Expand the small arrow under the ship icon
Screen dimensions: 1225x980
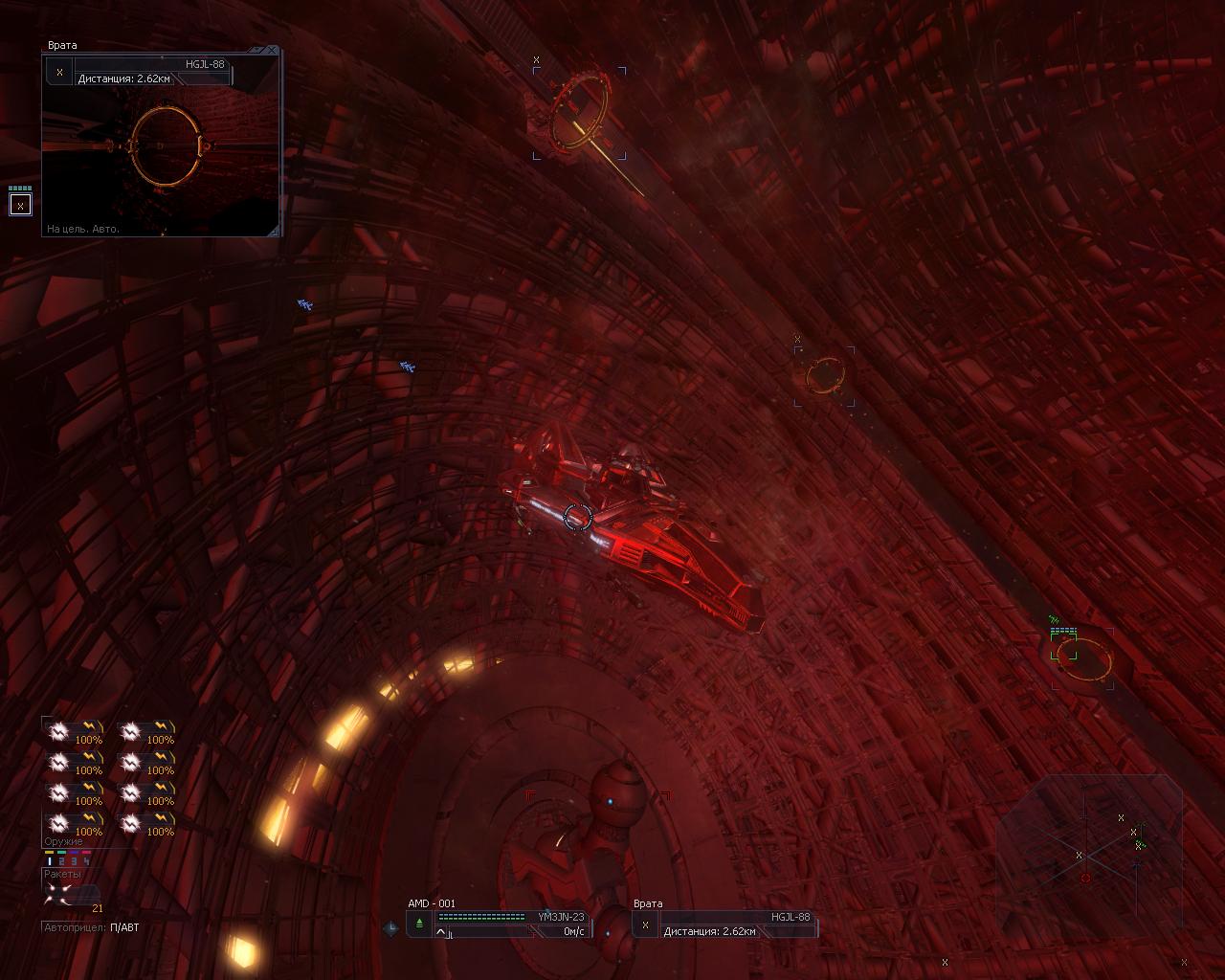pyautogui.click(x=441, y=932)
